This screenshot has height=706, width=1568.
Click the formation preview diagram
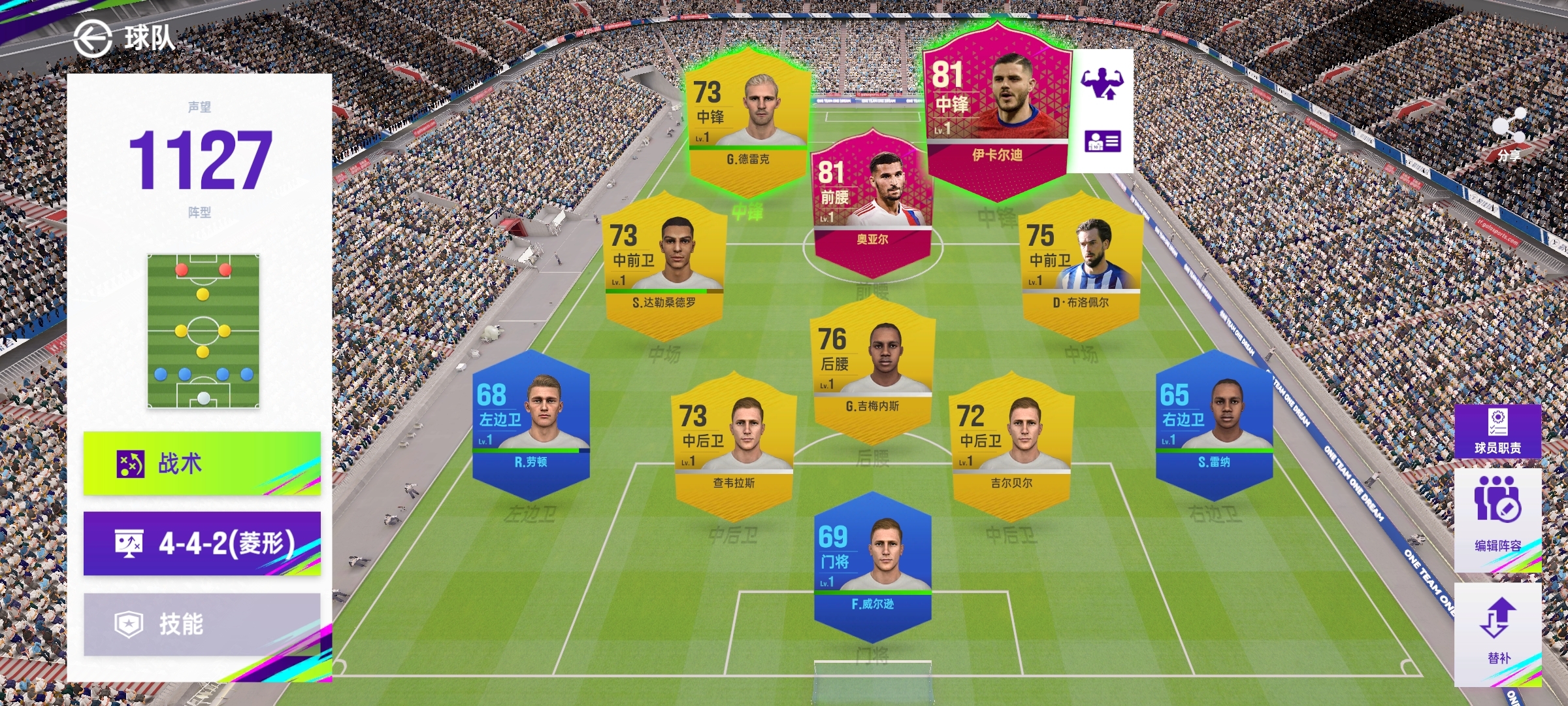(x=203, y=331)
